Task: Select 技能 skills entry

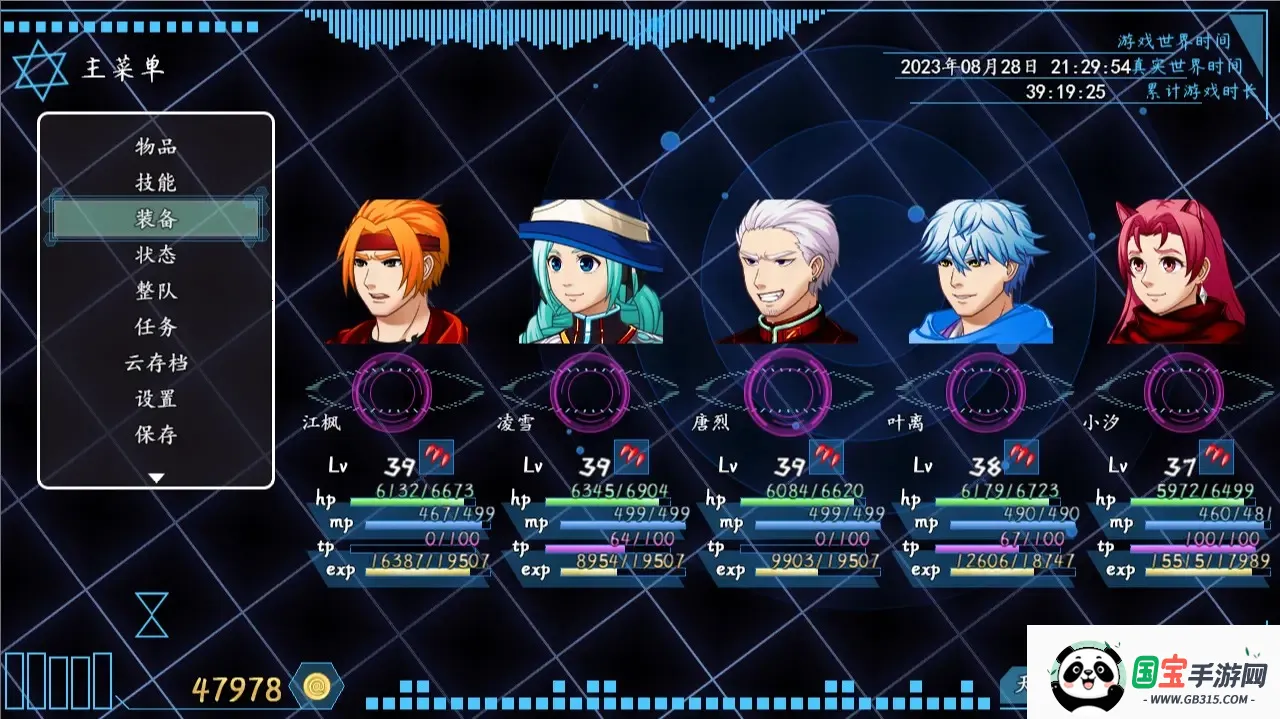Action: 156,183
